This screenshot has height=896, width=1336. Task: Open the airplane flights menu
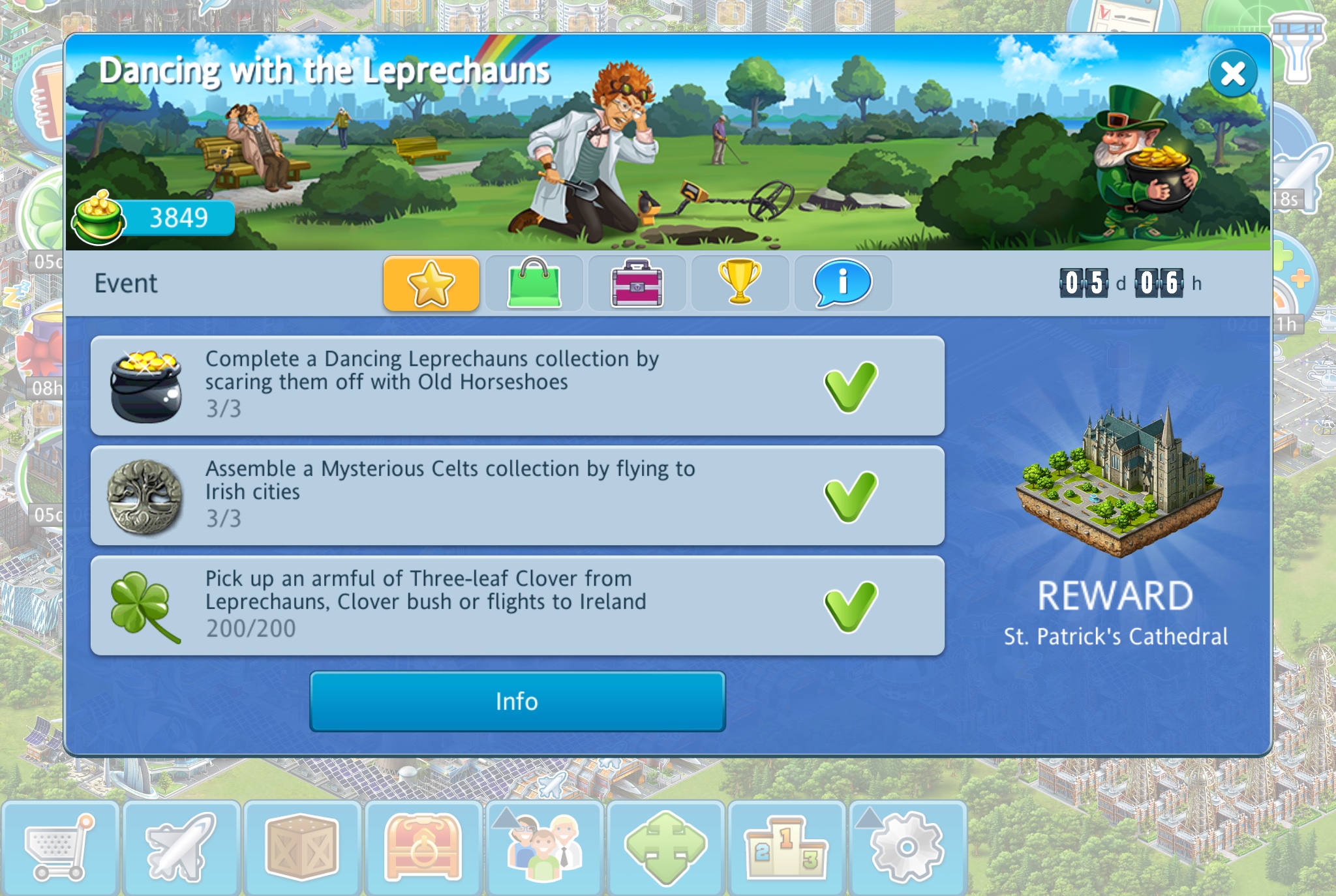(x=181, y=848)
